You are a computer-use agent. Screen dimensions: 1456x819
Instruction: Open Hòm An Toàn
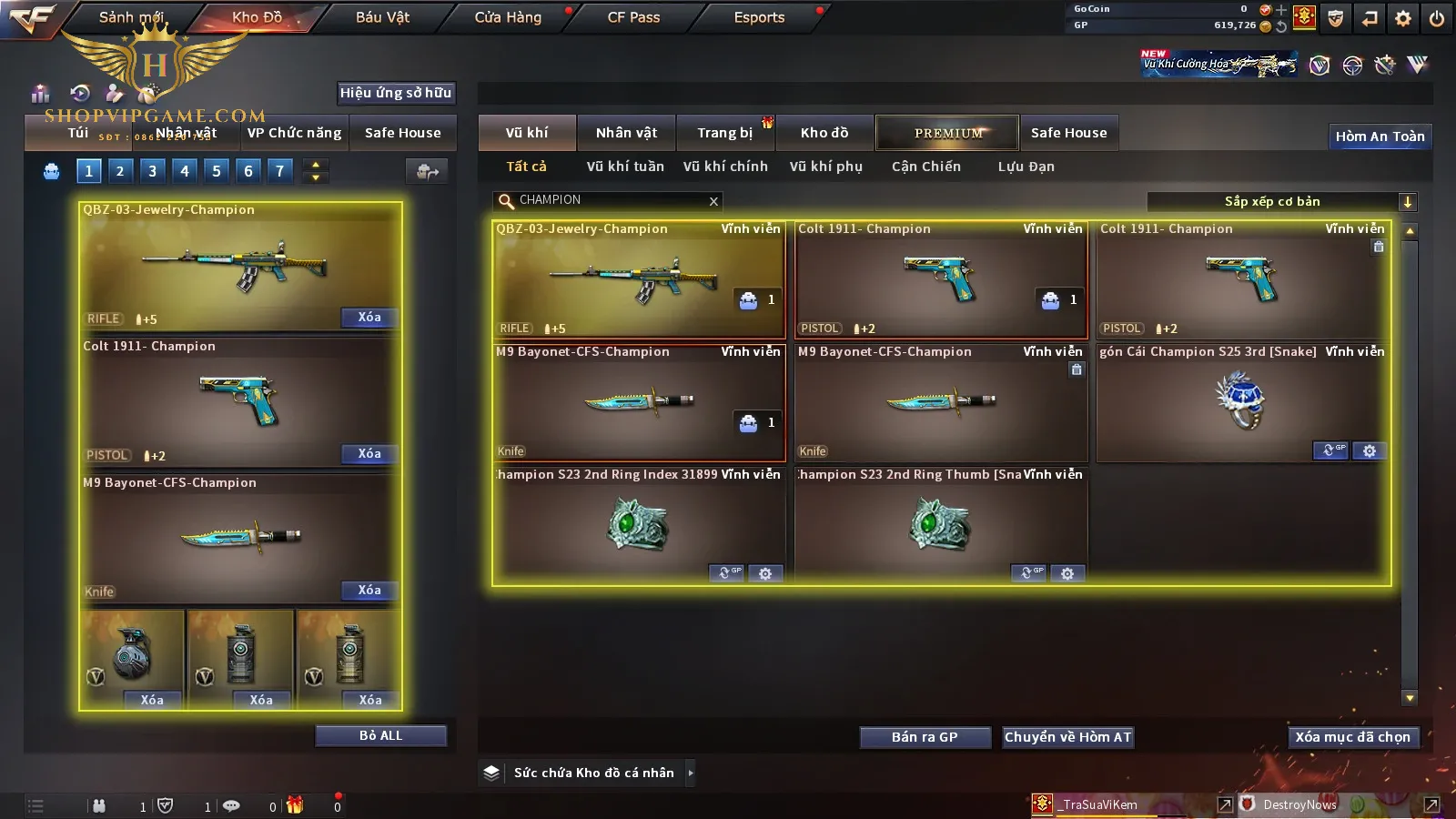pos(1380,136)
